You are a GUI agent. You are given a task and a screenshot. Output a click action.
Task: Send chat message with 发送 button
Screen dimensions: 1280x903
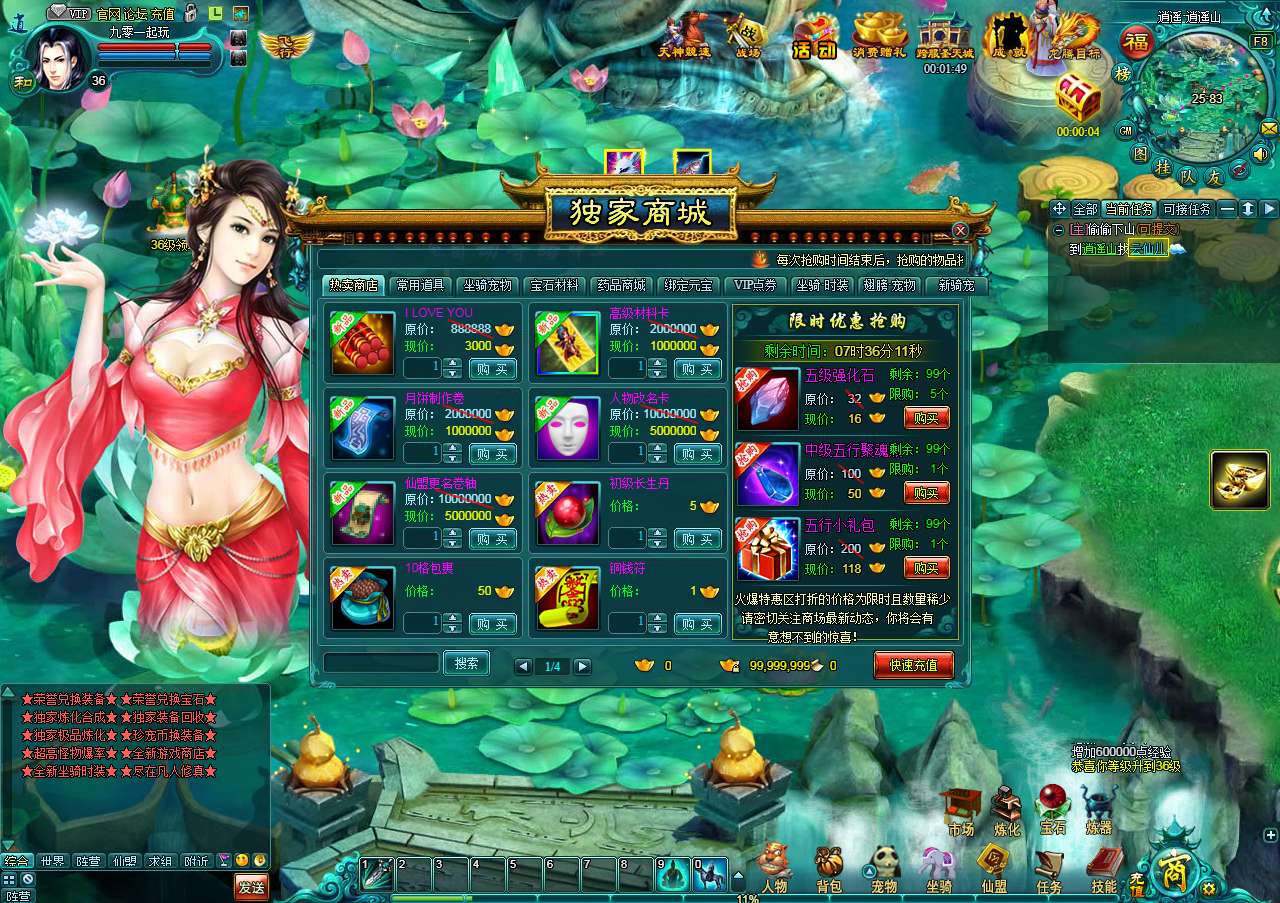point(251,886)
